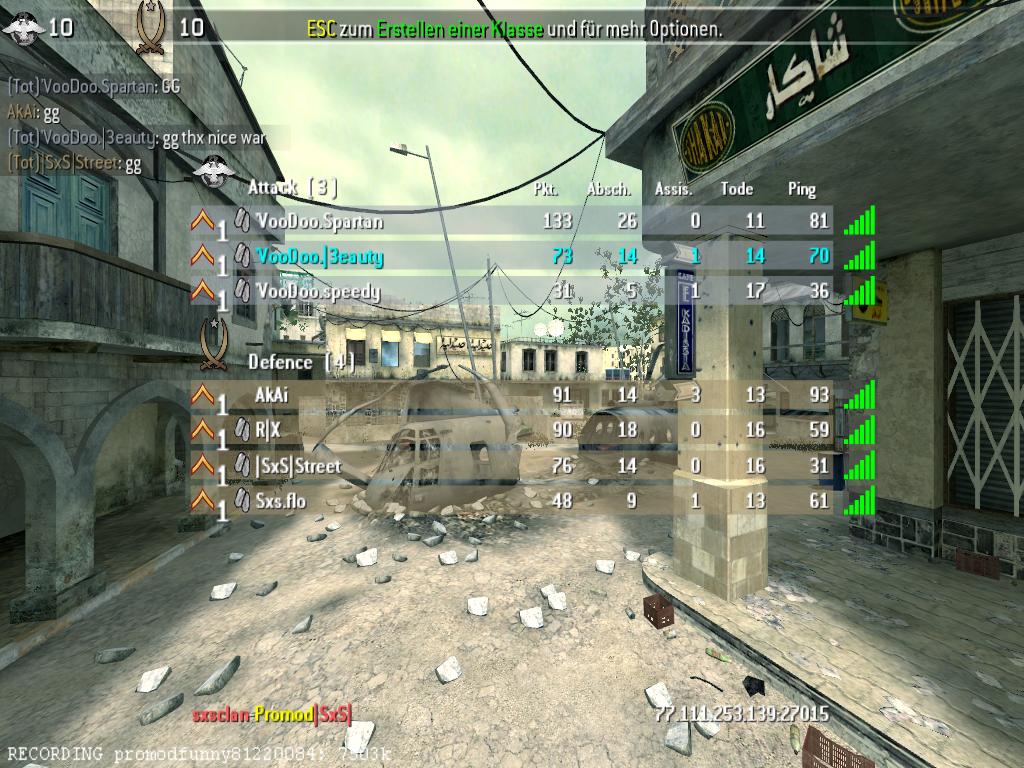1024x768 pixels.
Task: Click the Attack team header
Action: pyautogui.click(x=292, y=187)
